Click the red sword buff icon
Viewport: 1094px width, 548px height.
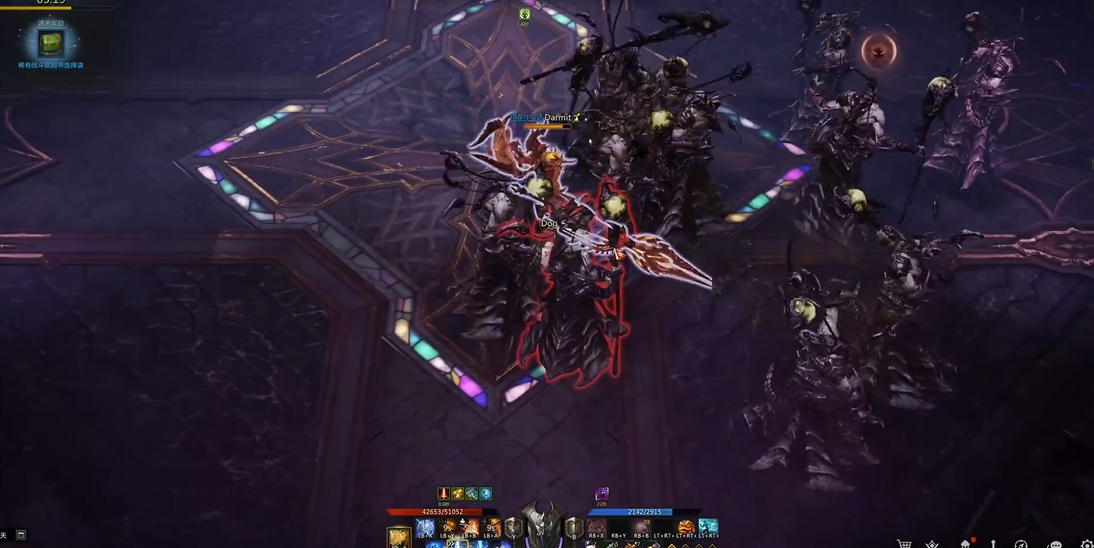coord(443,494)
